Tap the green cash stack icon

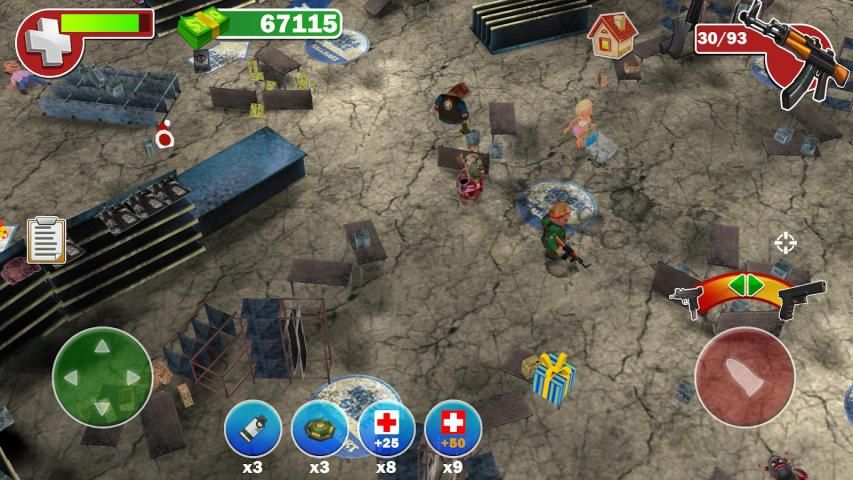click(x=200, y=25)
